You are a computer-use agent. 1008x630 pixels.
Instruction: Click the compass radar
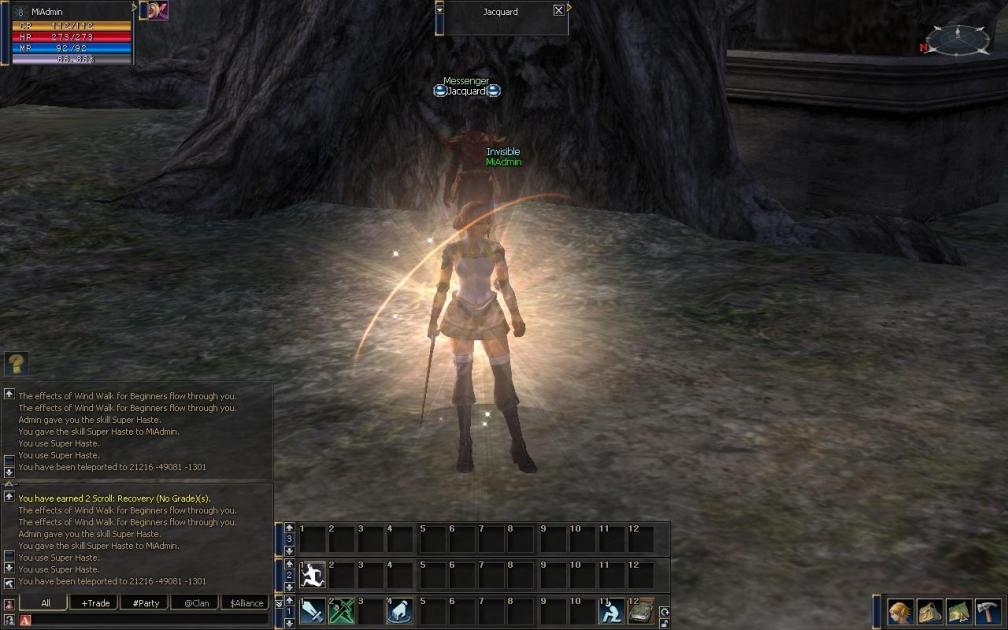[x=957, y=40]
